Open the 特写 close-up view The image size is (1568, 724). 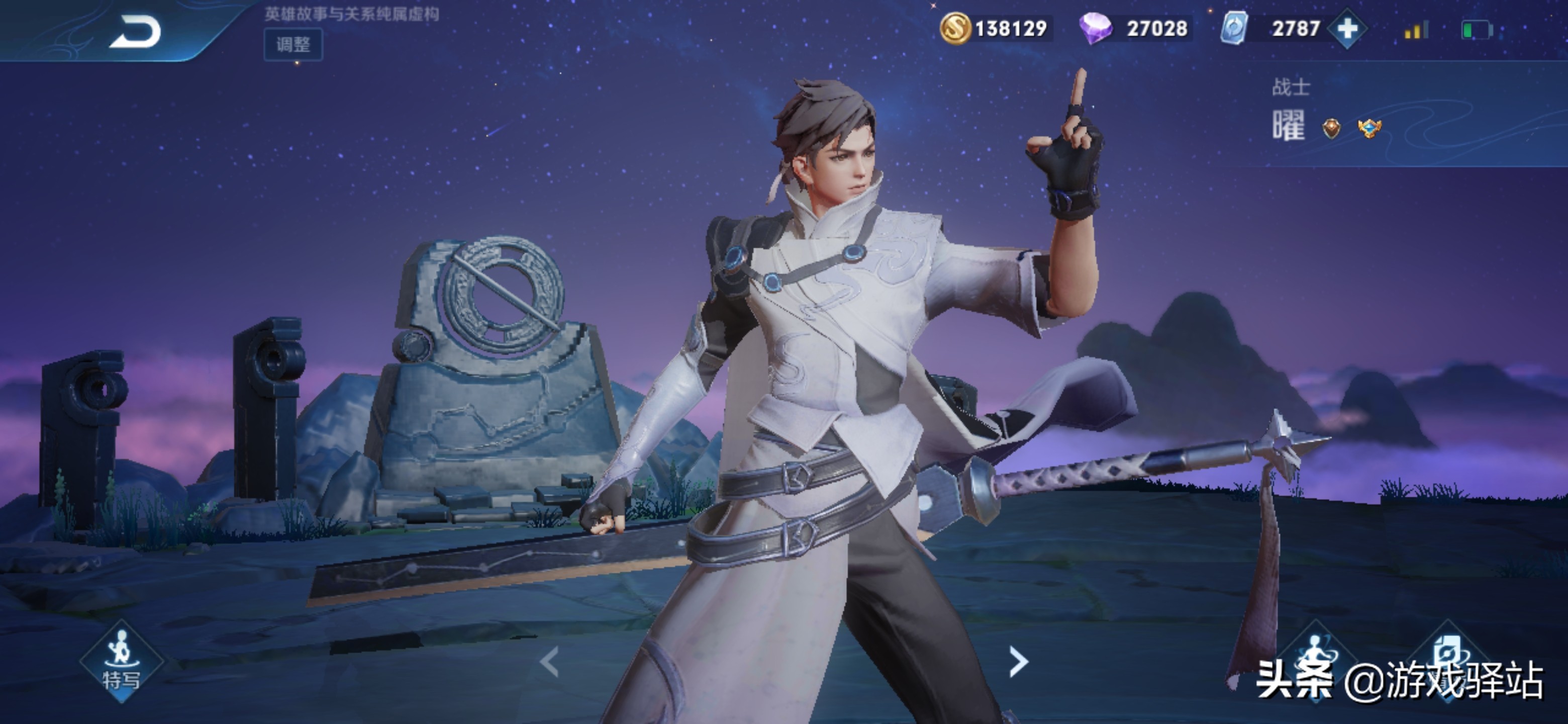(121, 662)
